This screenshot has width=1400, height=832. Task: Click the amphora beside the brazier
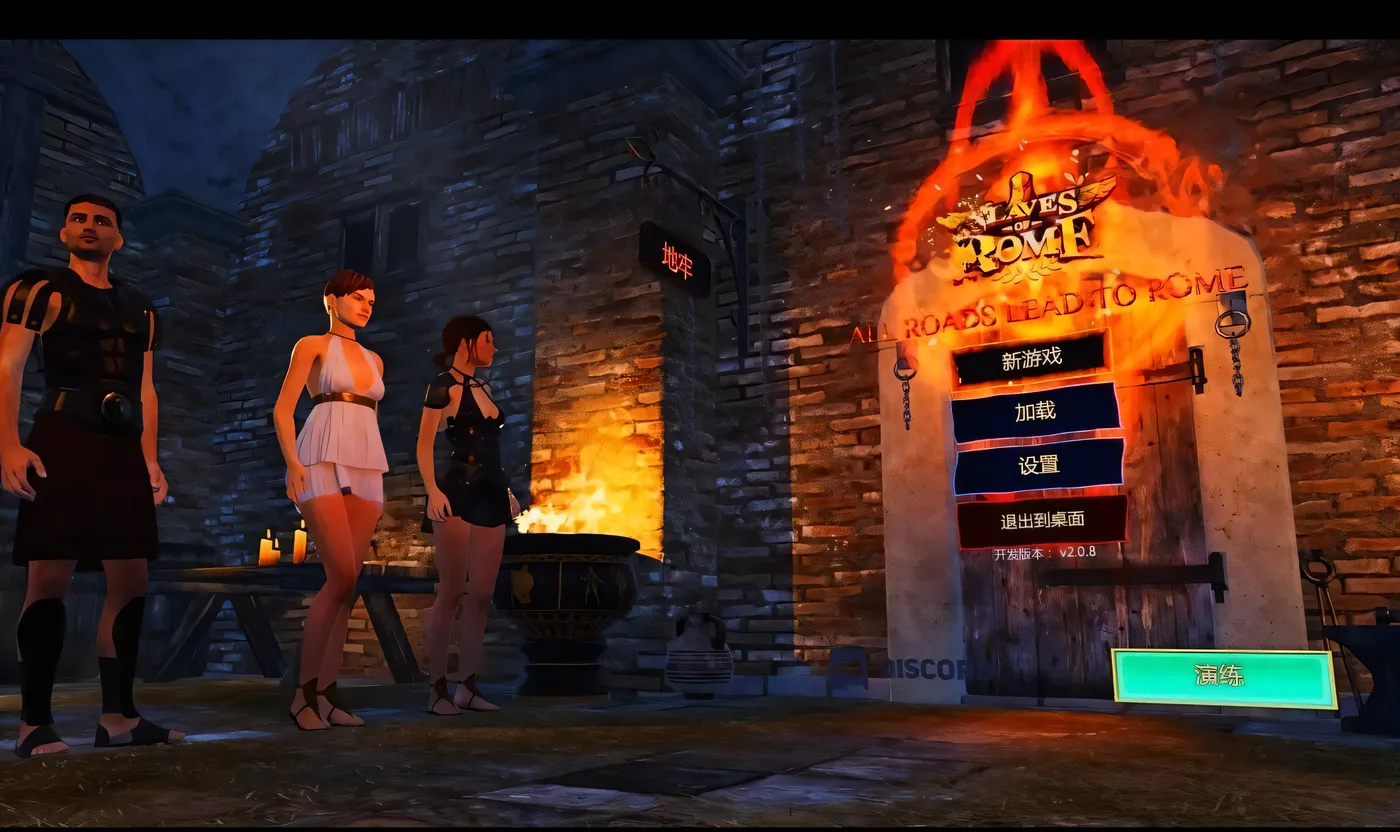pos(700,655)
